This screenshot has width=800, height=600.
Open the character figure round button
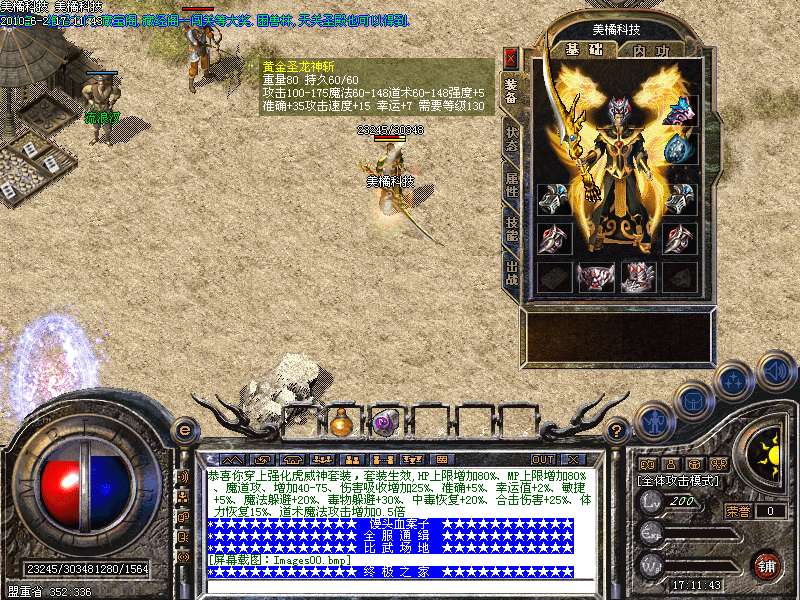coord(652,420)
